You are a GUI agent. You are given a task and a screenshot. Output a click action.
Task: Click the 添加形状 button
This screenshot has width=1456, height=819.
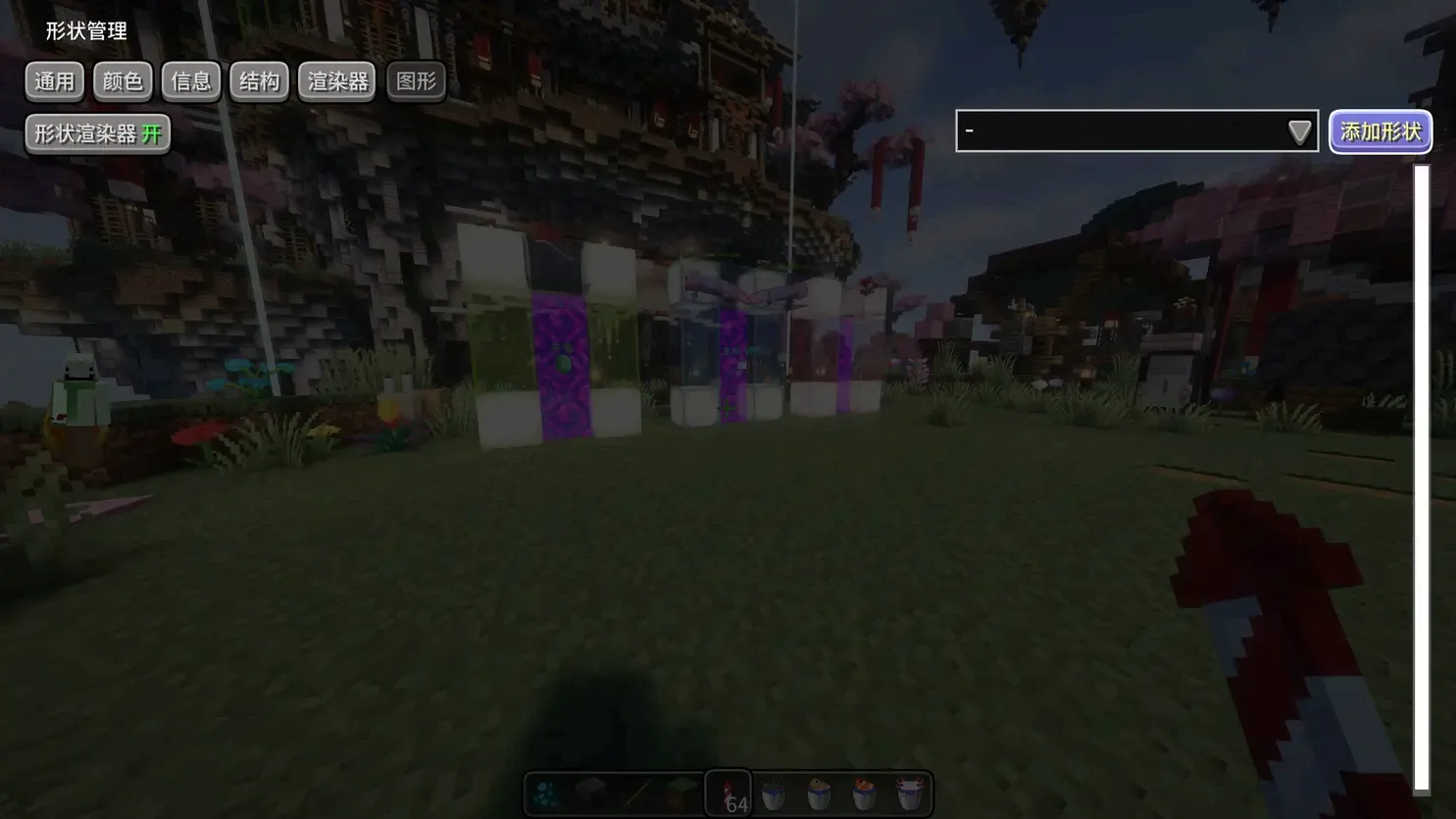(x=1380, y=130)
